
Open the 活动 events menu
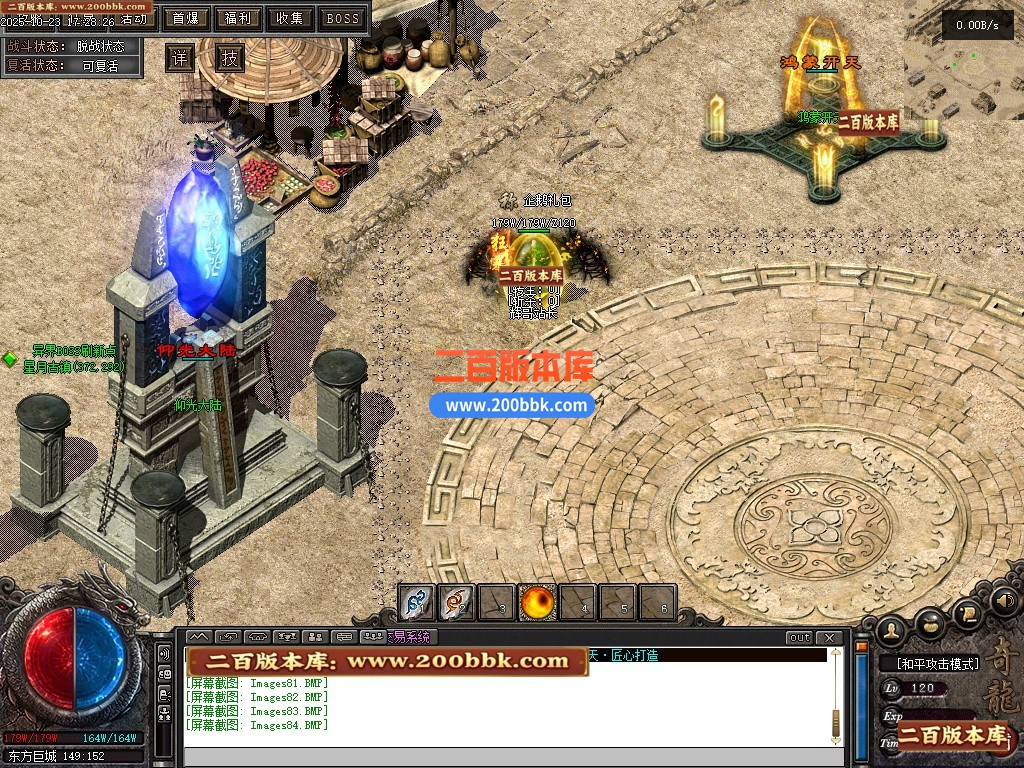(x=131, y=19)
